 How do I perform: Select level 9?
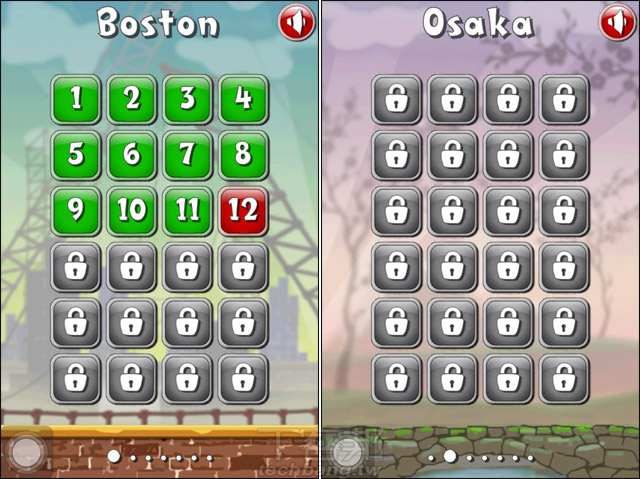pos(76,211)
